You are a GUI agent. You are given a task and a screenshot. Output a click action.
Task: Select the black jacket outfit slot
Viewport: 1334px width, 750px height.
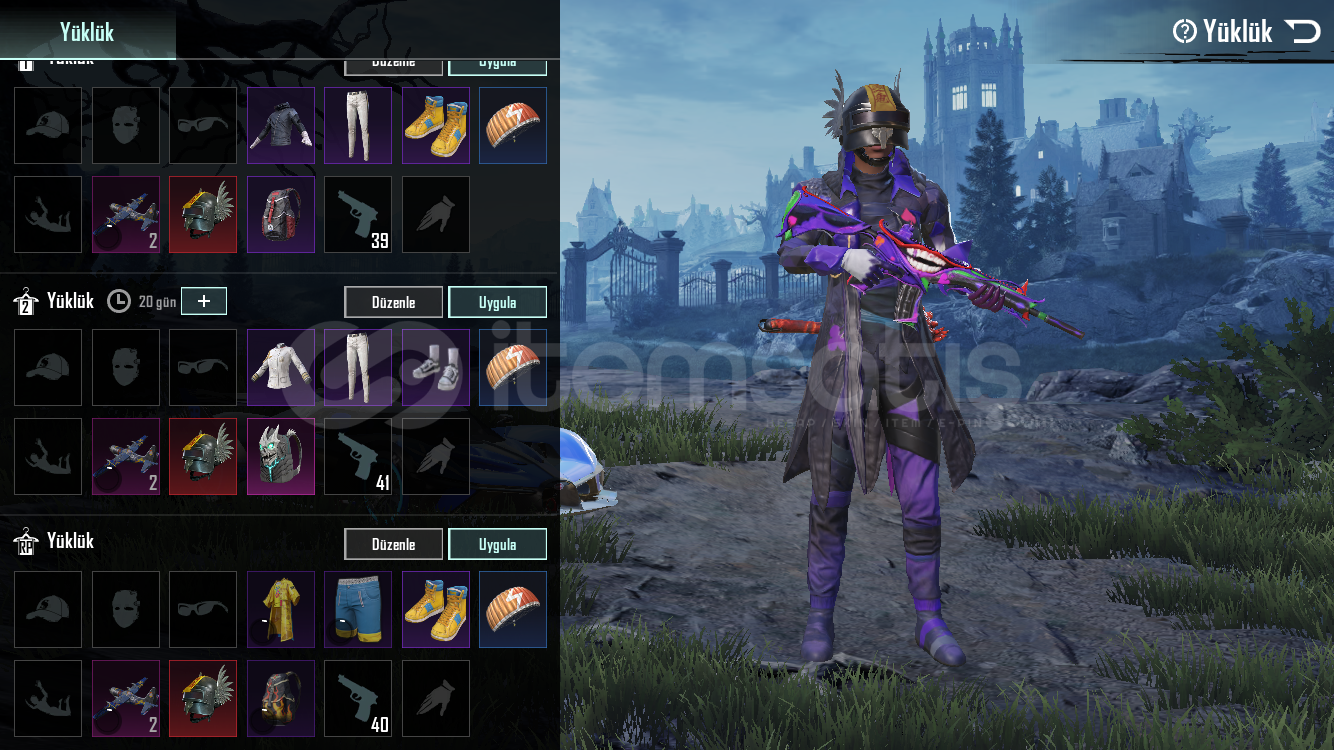[281, 125]
